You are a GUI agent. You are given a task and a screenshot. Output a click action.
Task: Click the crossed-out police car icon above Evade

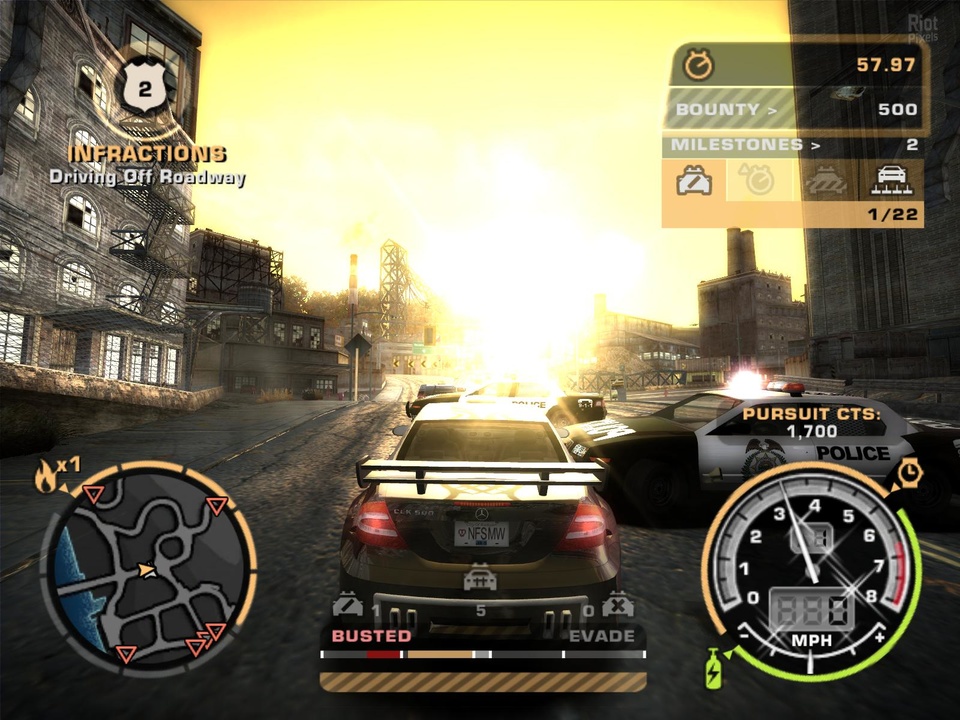(x=617, y=605)
